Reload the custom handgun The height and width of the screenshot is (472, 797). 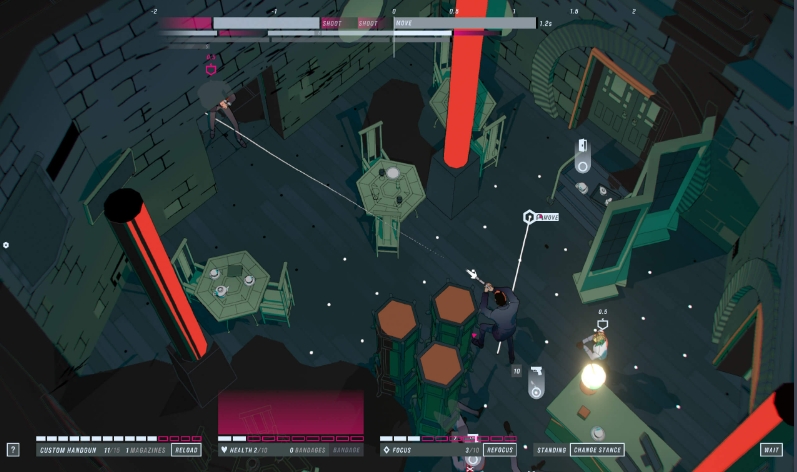[185, 450]
